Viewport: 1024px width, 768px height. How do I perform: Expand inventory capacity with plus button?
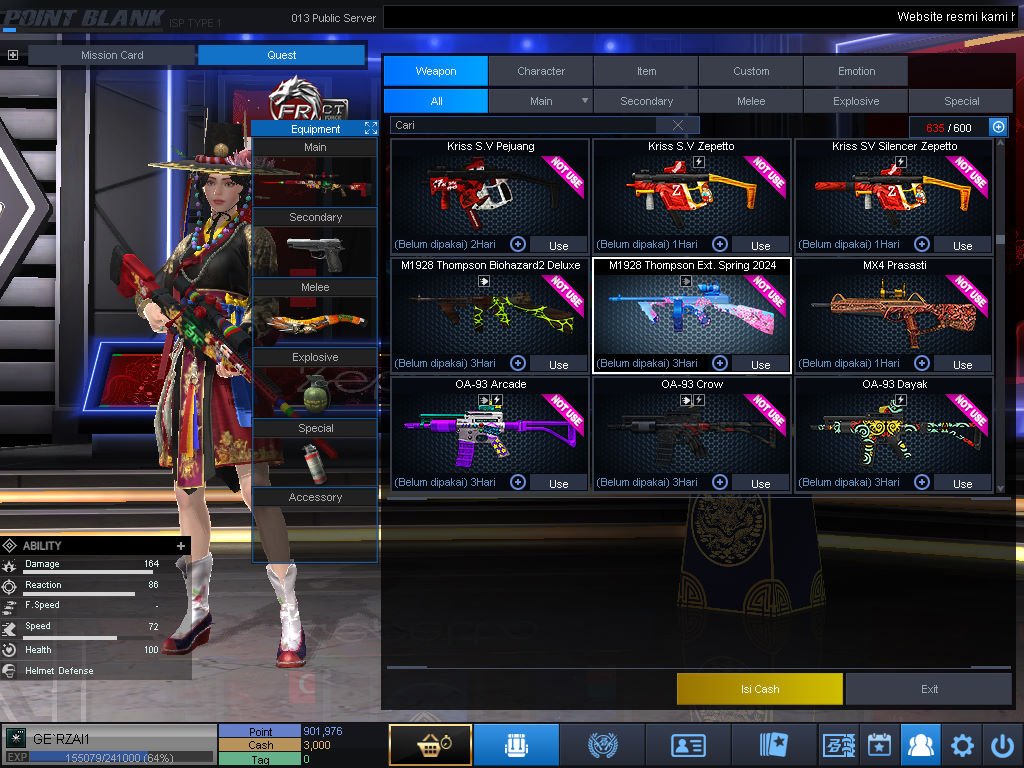[998, 126]
